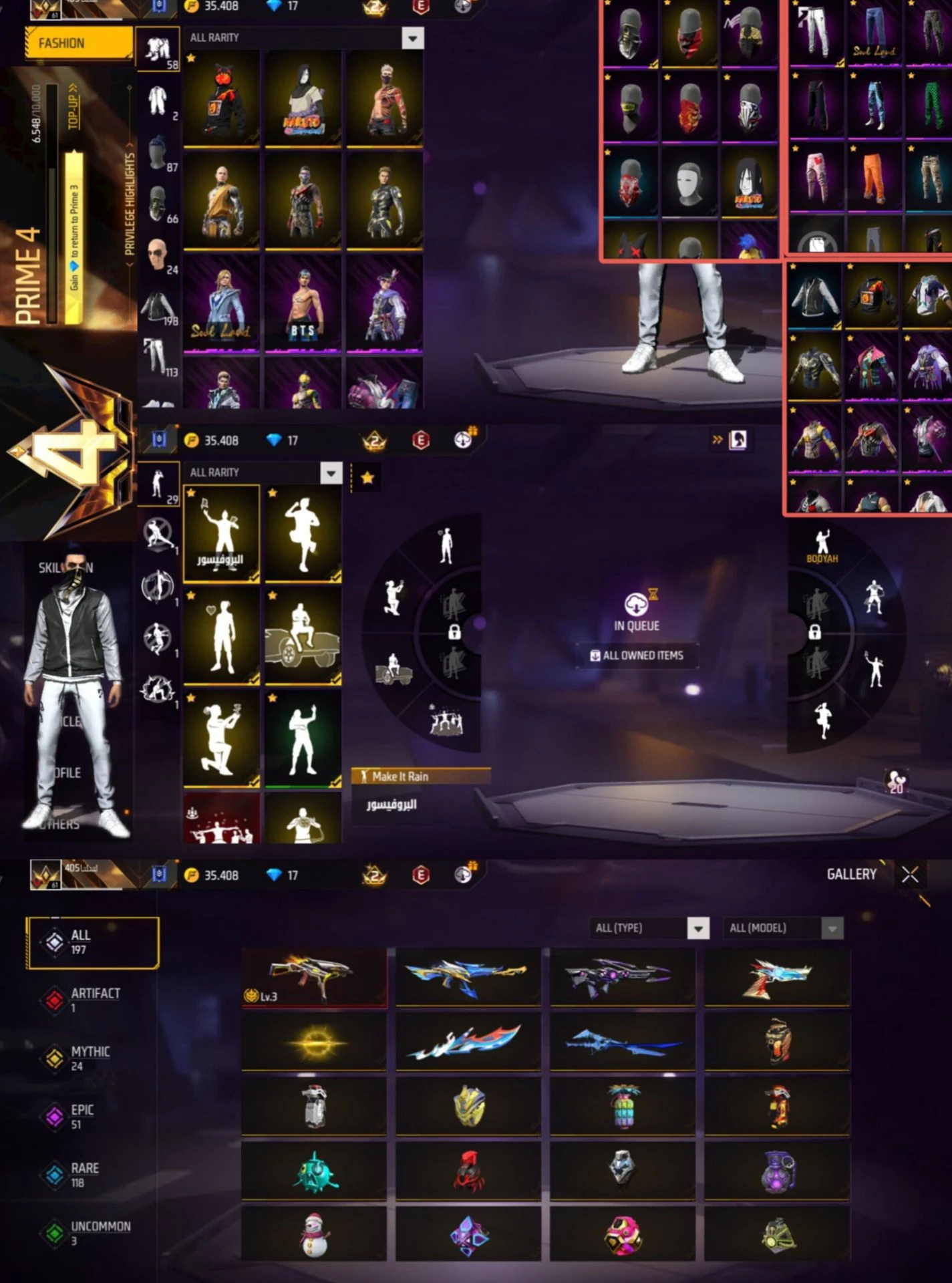Toggle the favorites star filter for emotes
Screen dimensions: 952x1283
(x=367, y=478)
